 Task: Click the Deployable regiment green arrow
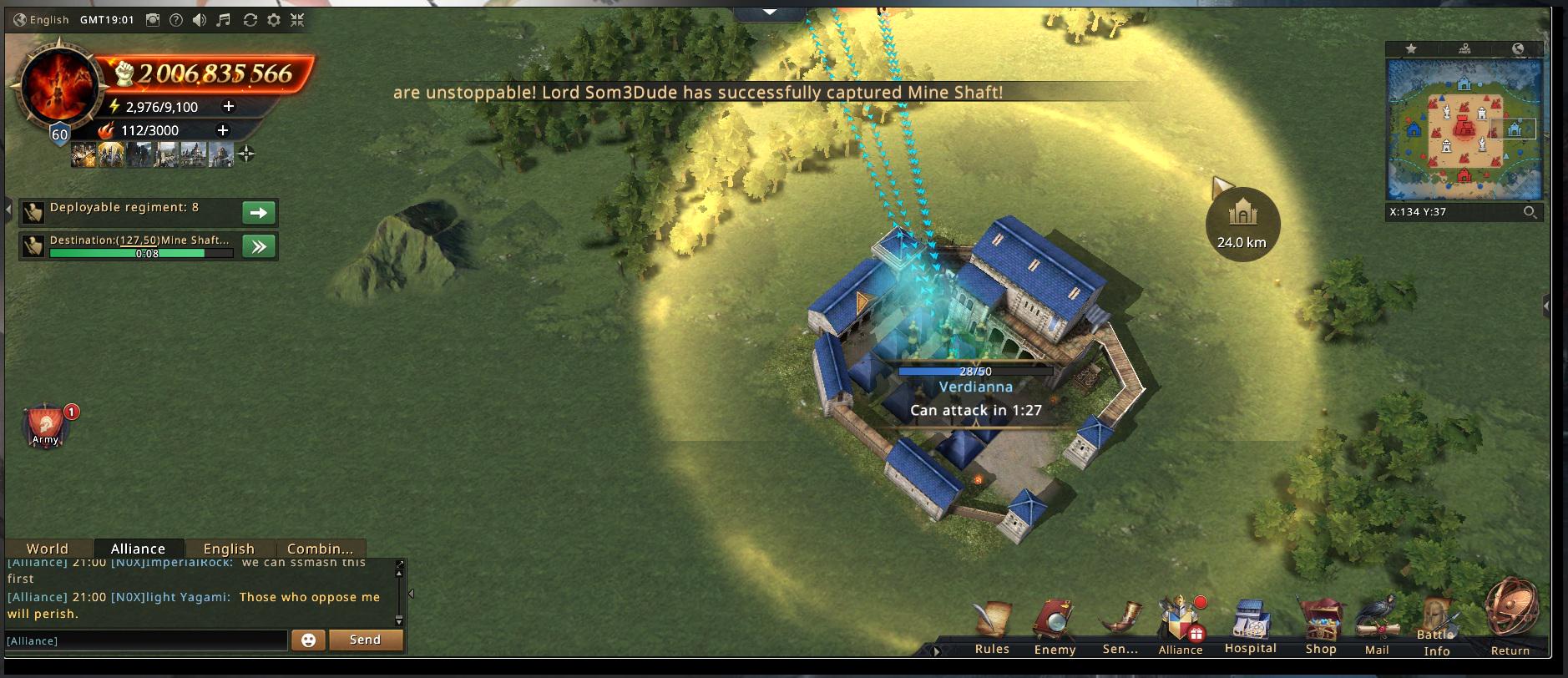click(x=259, y=213)
